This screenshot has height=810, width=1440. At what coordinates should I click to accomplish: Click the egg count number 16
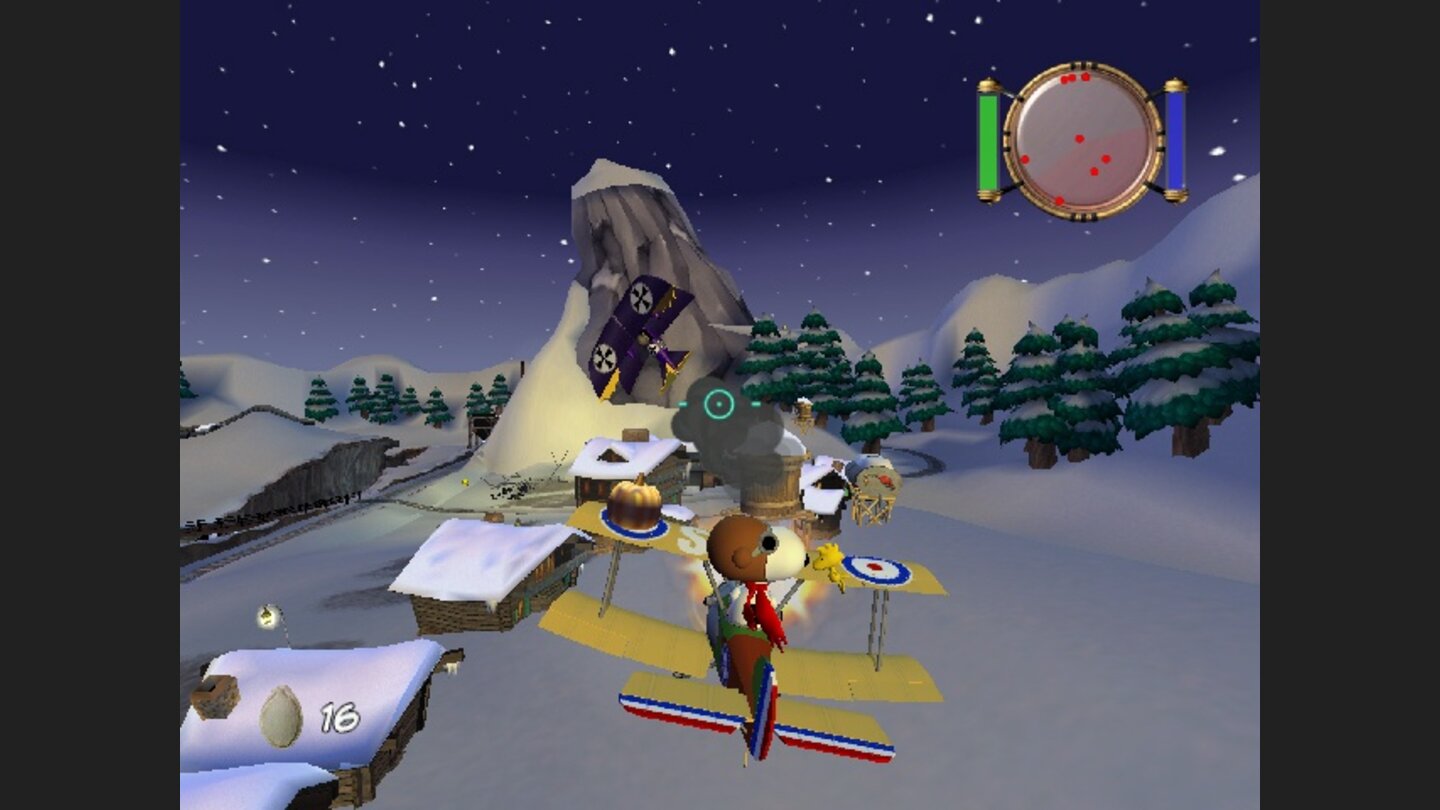pos(338,716)
